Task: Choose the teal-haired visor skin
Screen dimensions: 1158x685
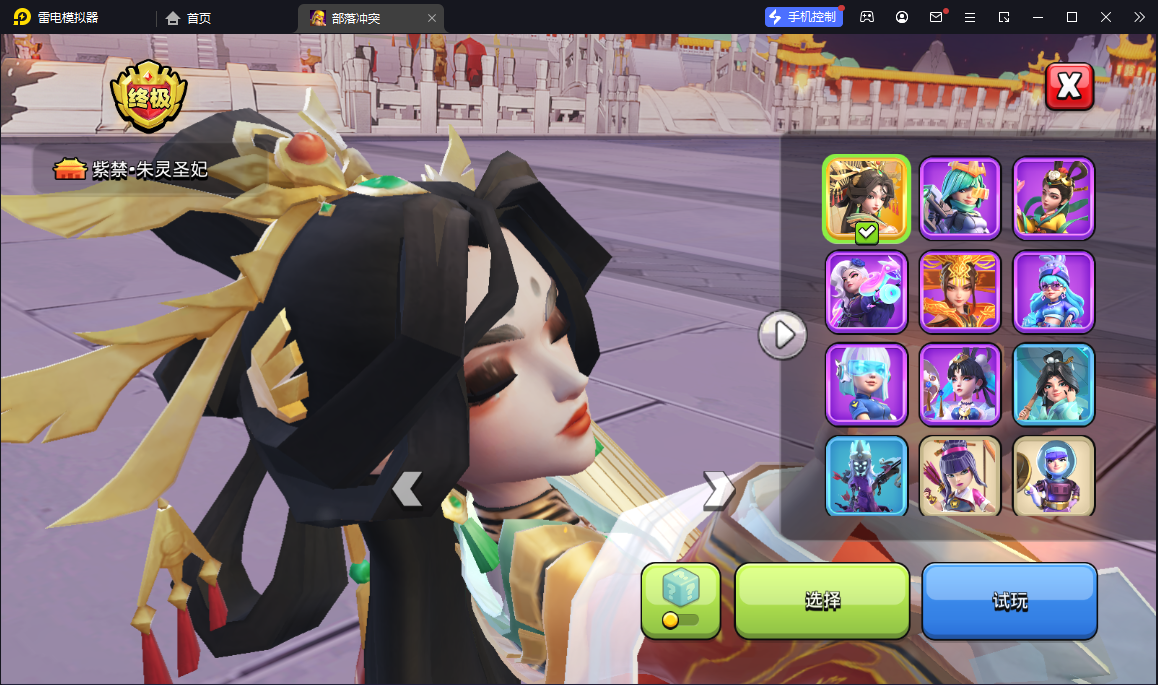Action: [x=960, y=198]
